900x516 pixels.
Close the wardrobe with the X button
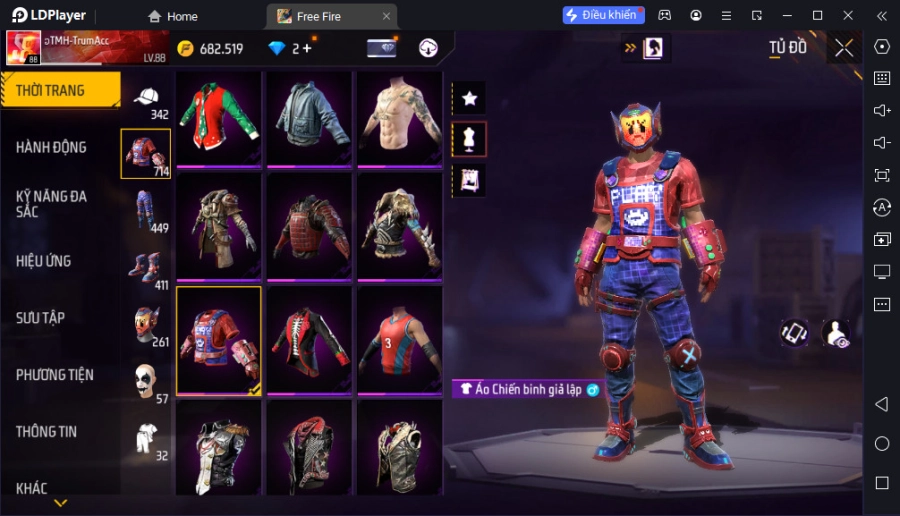[x=844, y=48]
